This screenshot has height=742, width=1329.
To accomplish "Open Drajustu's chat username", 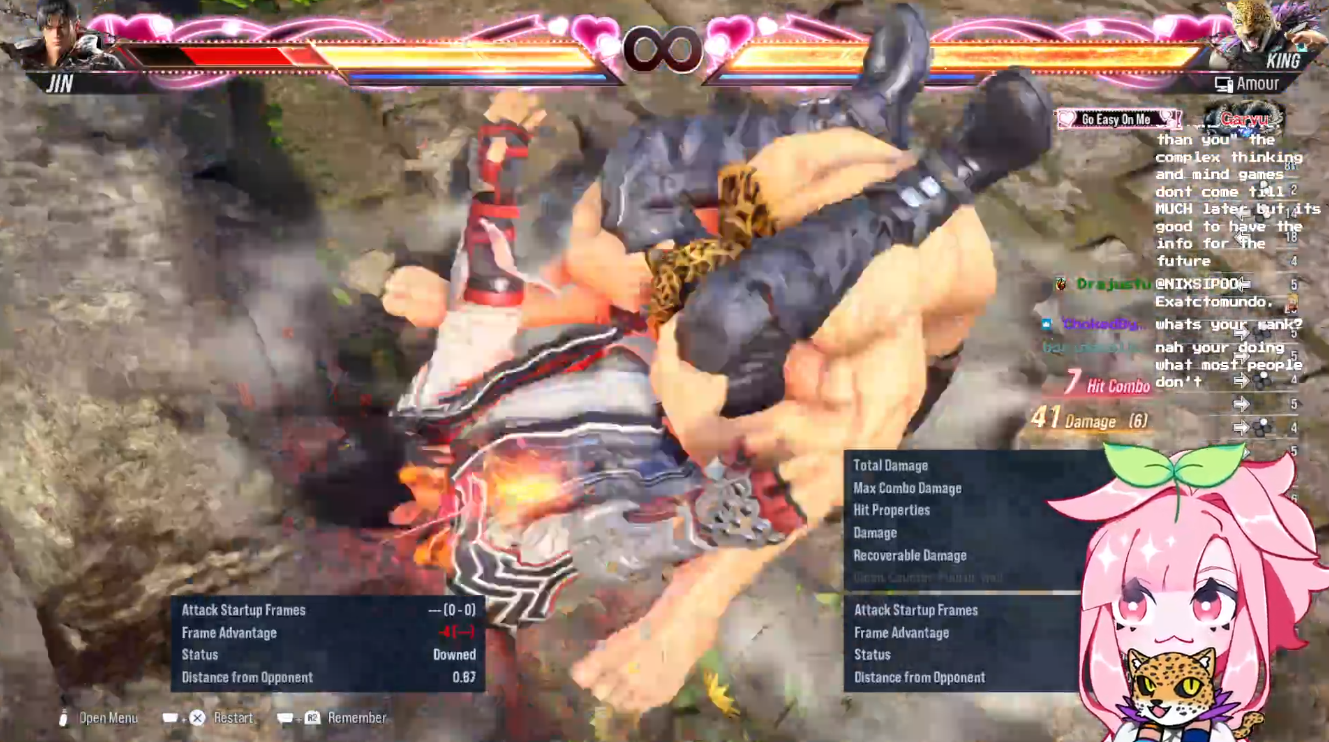I will point(1112,285).
